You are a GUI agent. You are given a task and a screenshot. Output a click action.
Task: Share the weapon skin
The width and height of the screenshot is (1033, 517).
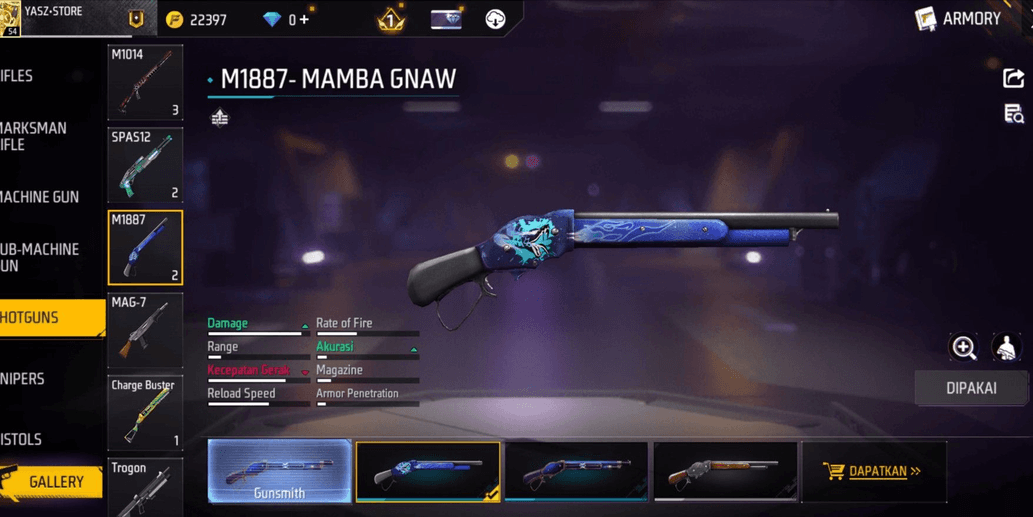pyautogui.click(x=1013, y=78)
